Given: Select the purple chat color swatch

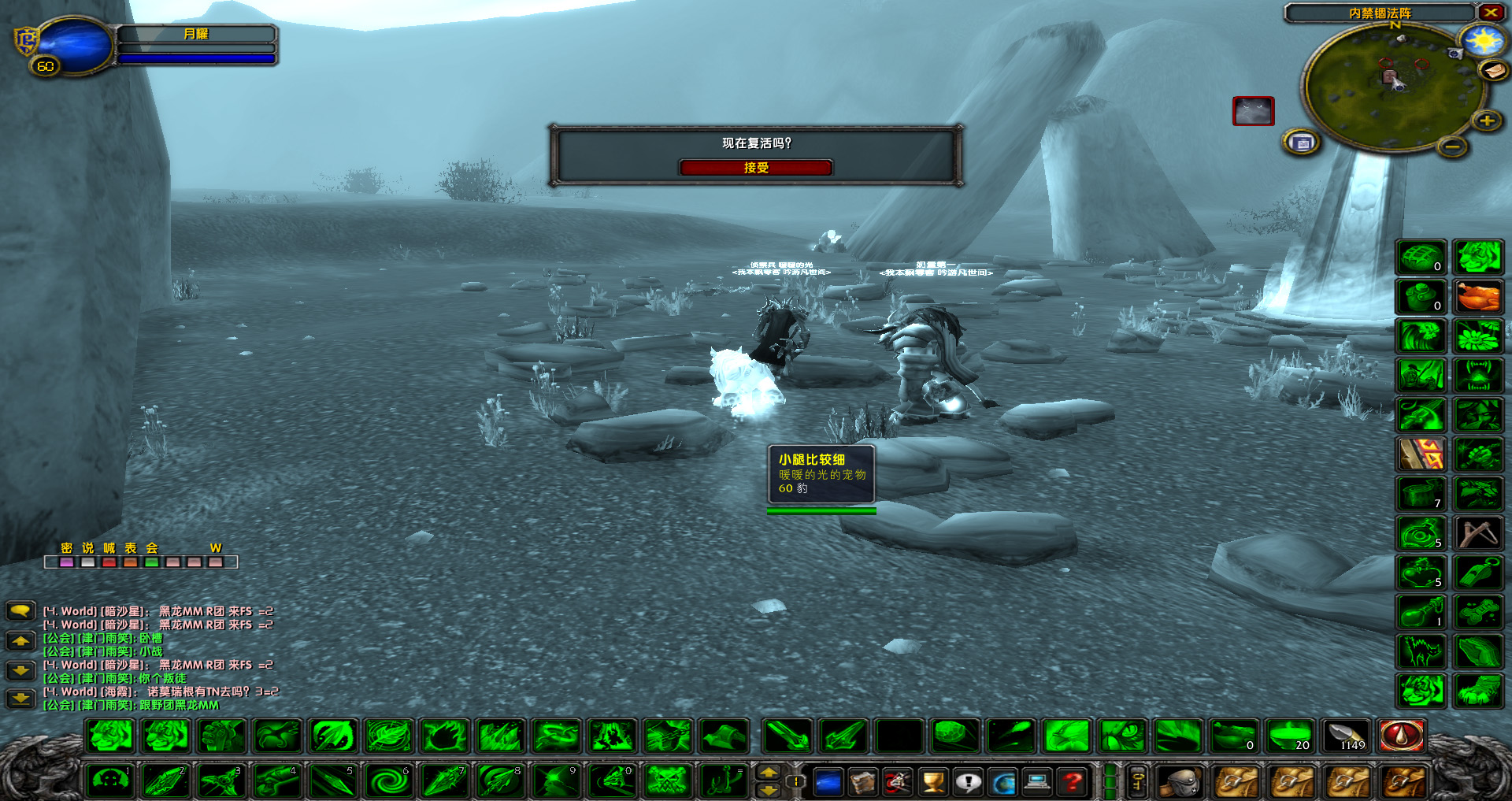Looking at the screenshot, I should (x=66, y=562).
